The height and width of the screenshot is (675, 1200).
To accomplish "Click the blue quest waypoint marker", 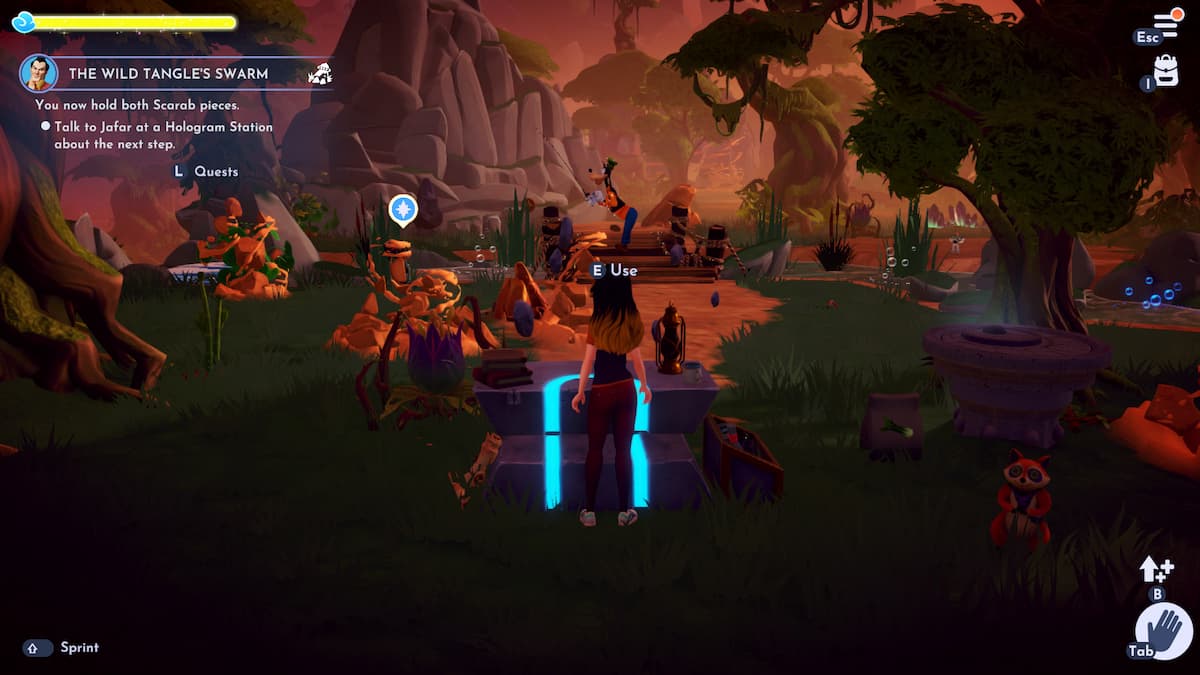I will [402, 210].
